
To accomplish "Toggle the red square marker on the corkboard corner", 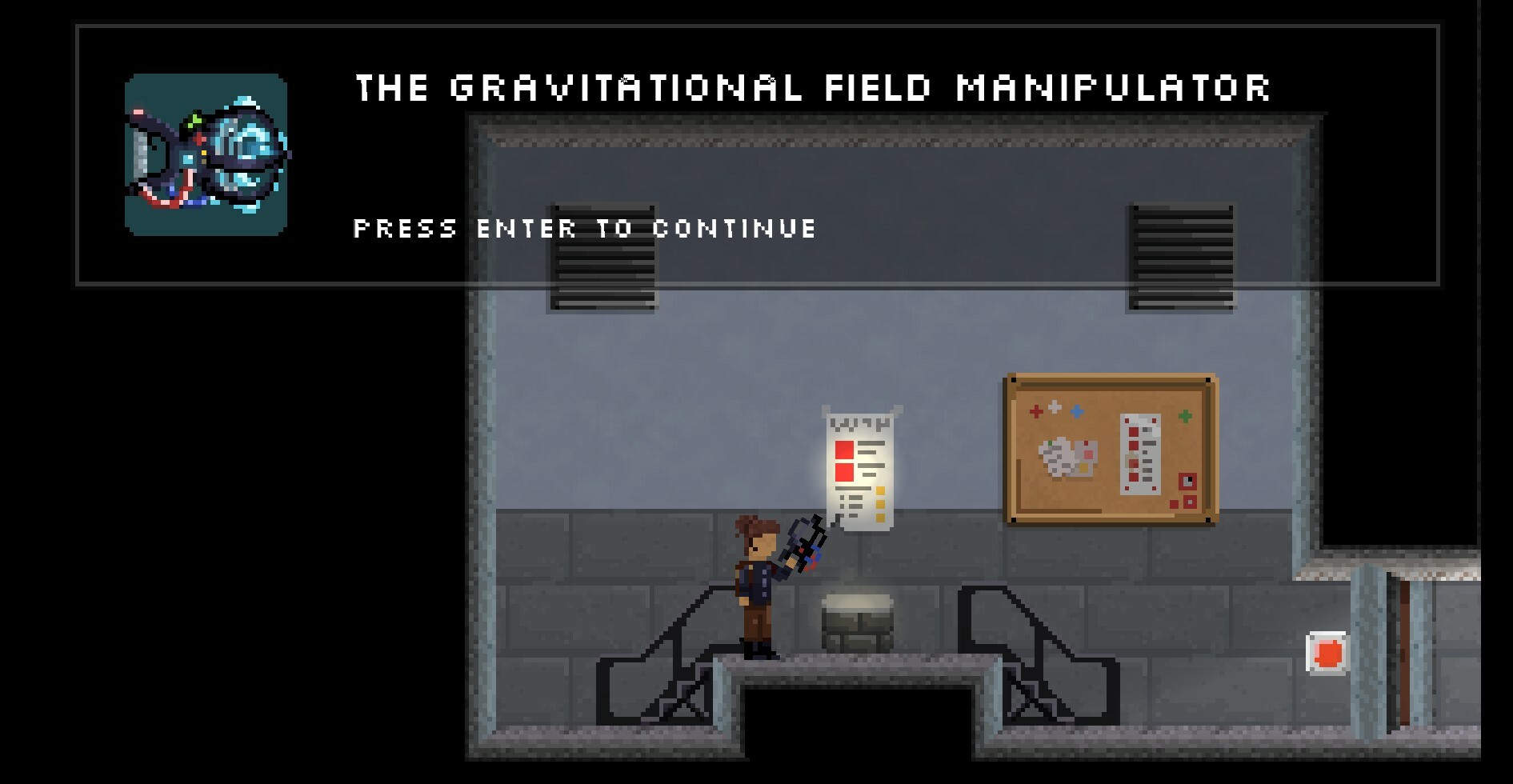I will coord(1189,480).
